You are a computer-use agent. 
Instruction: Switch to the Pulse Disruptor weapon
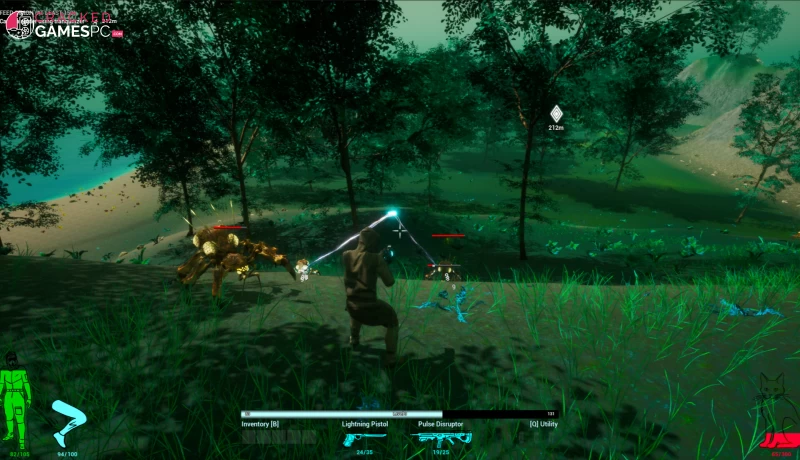coord(440,438)
